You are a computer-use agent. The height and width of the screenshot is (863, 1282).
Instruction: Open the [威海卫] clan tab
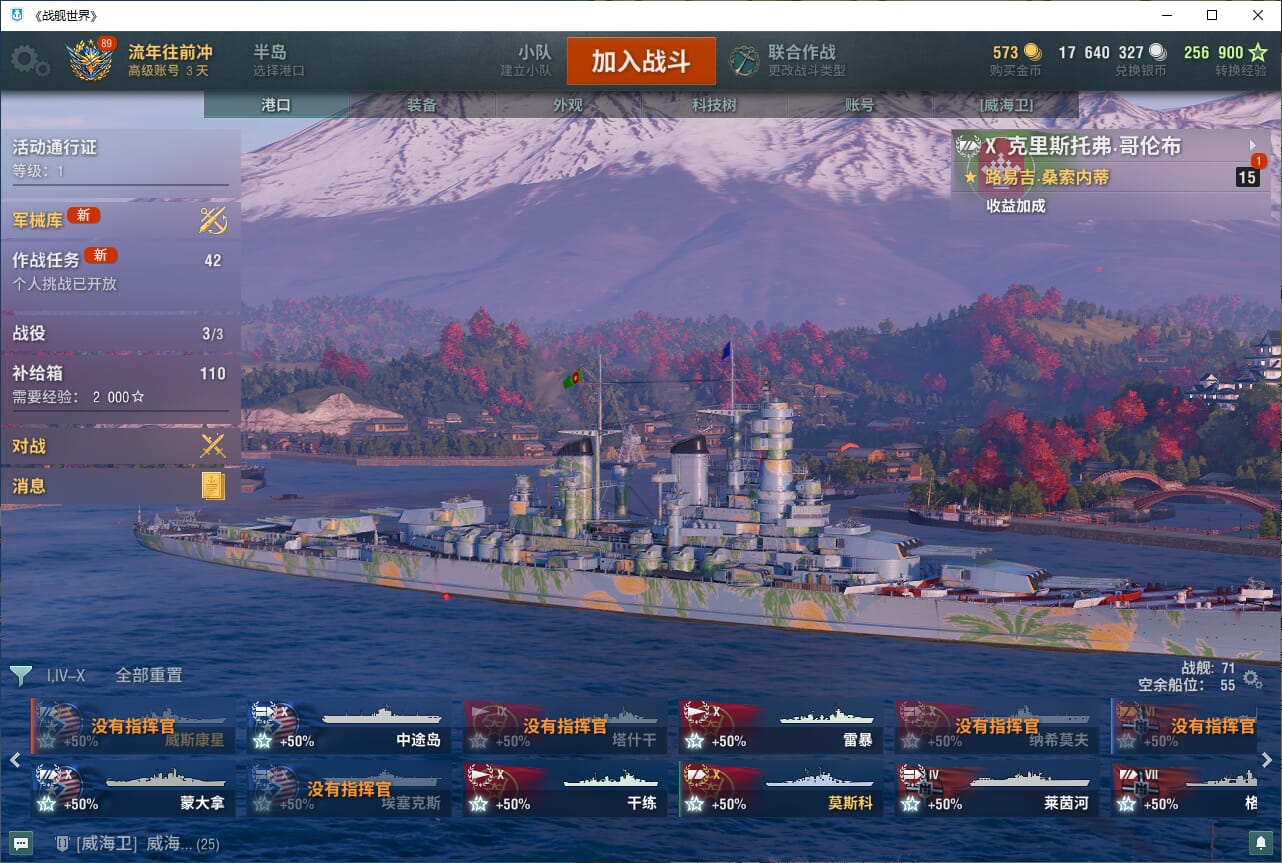(1005, 105)
